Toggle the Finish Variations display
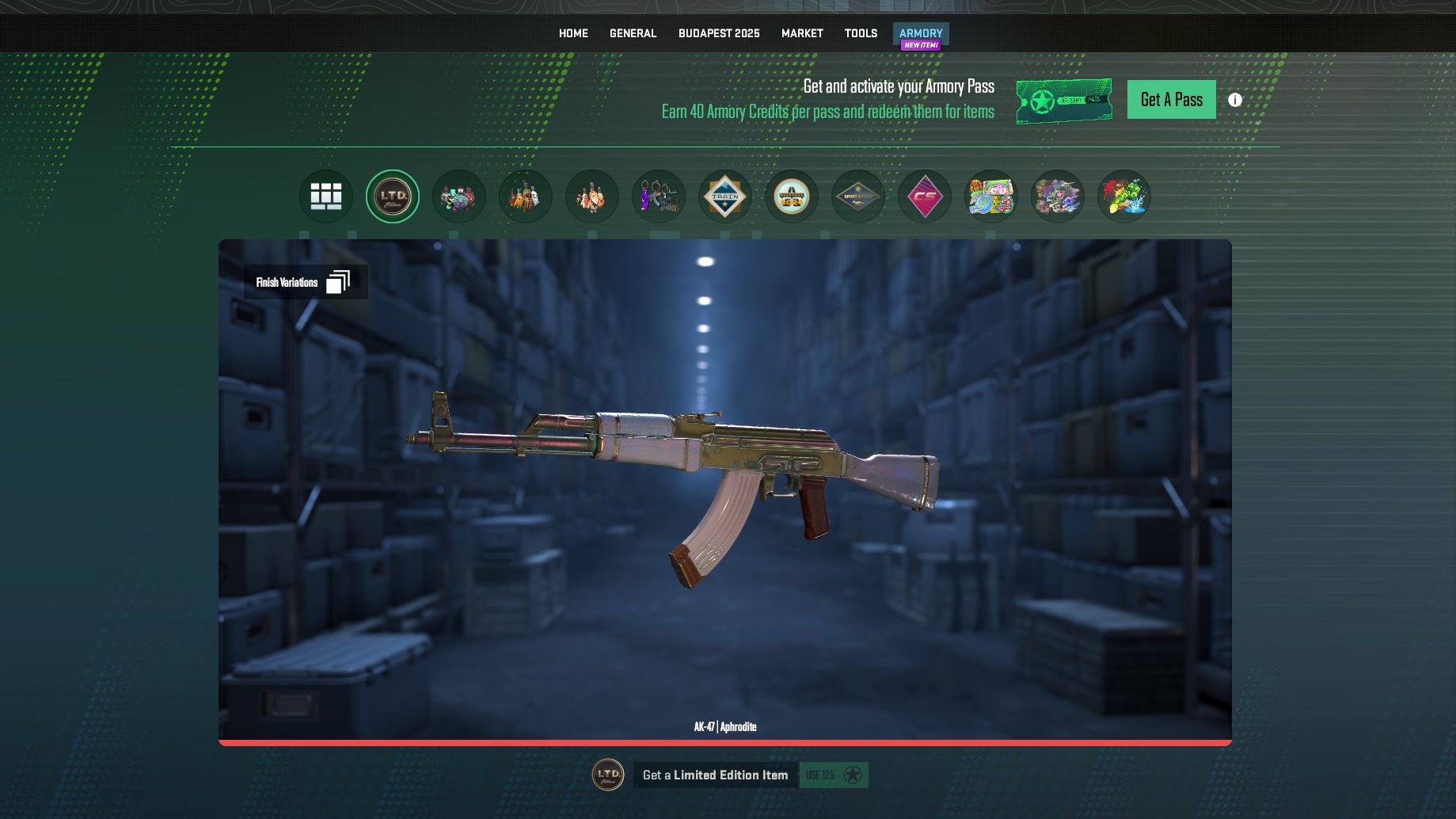Image resolution: width=1456 pixels, height=819 pixels. pos(306,281)
